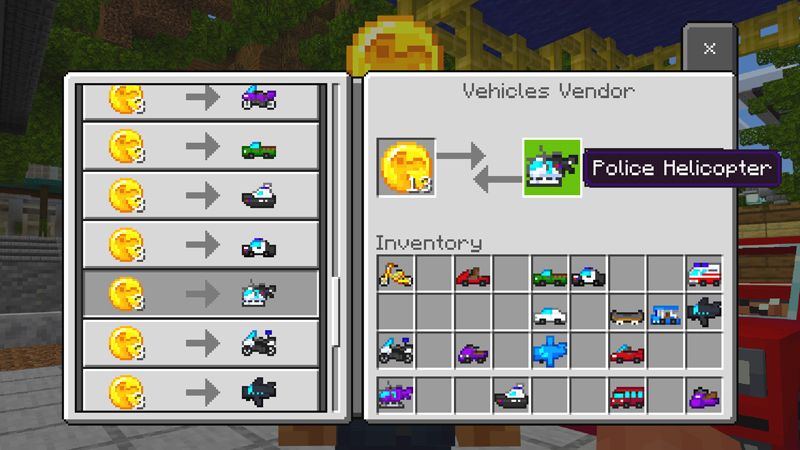Select the green pickup truck trade offer
Screen dimensions: 800x450
click(x=200, y=149)
